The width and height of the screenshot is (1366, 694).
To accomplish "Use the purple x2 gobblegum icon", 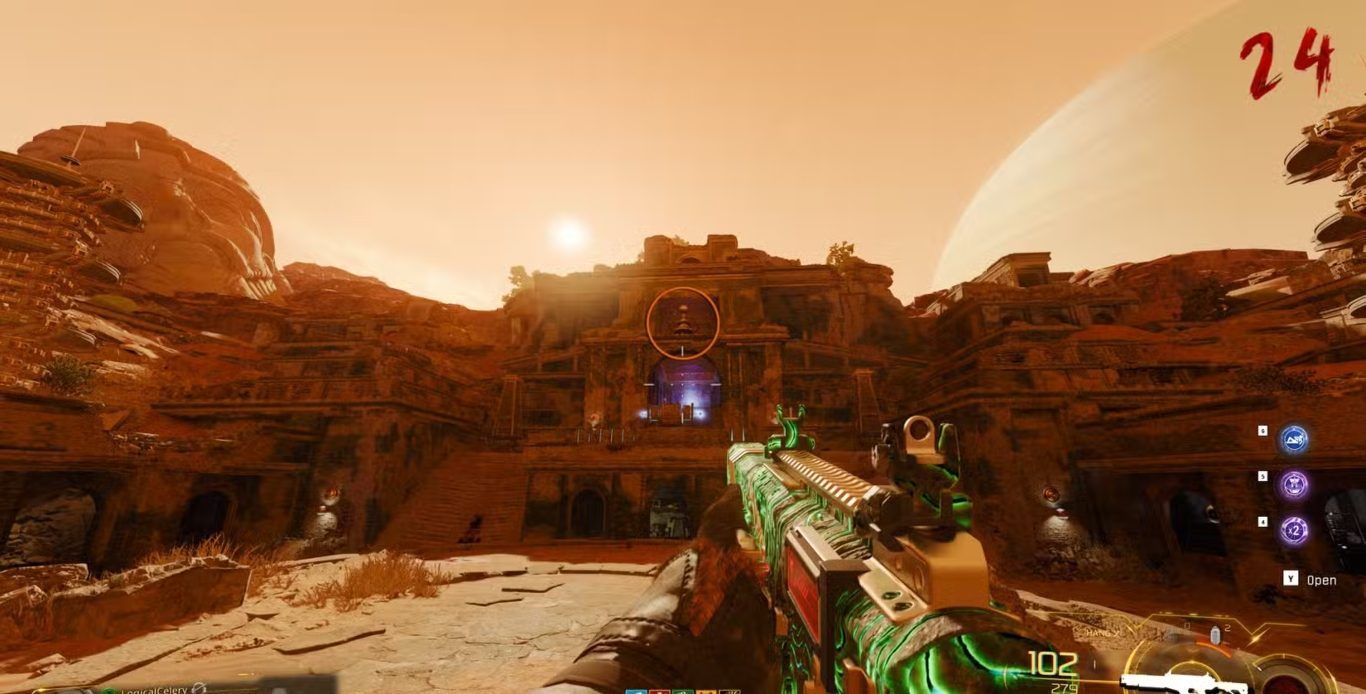I will [x=1295, y=530].
